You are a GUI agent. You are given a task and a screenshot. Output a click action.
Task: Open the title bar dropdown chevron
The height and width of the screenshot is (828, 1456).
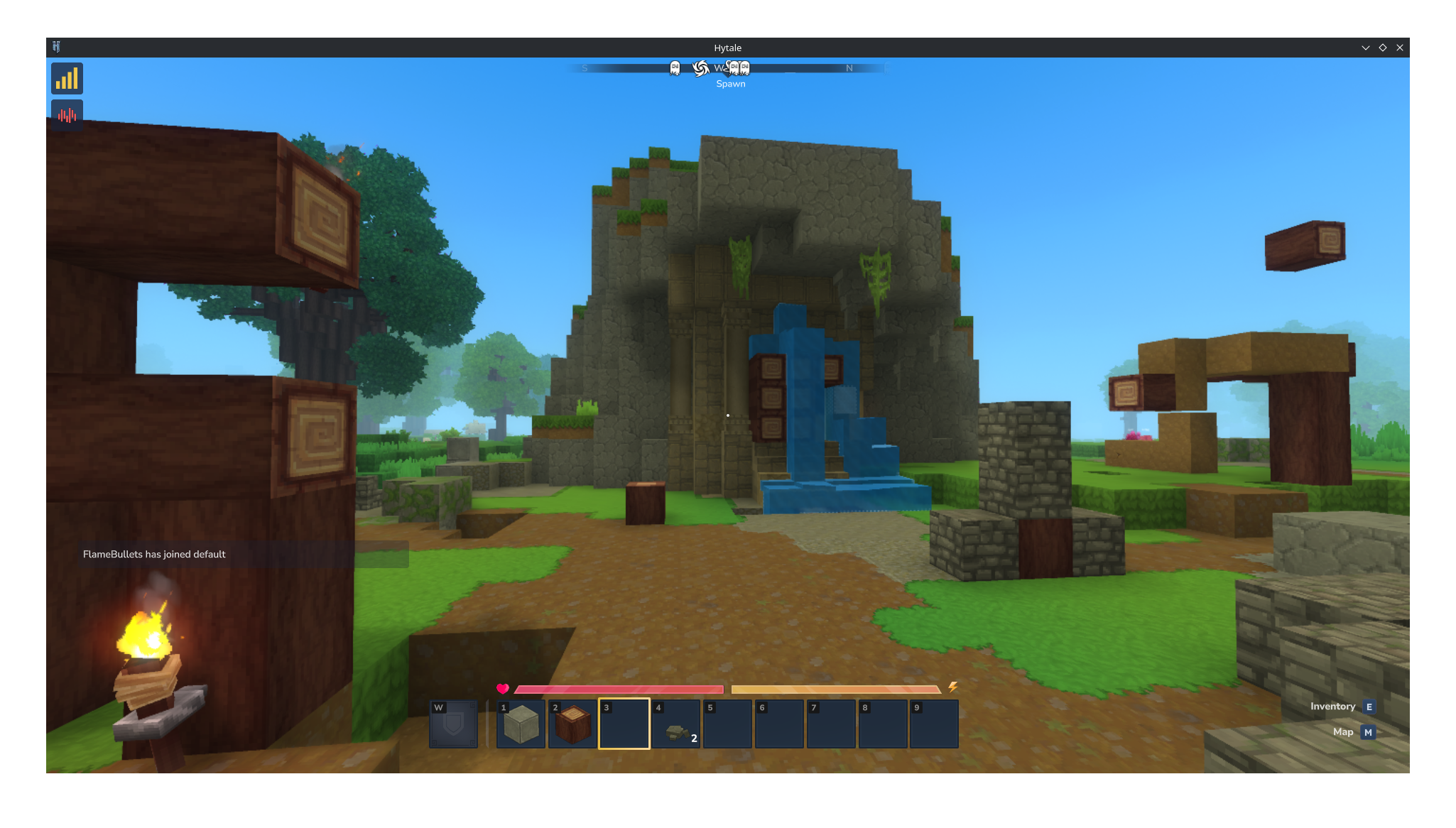click(1366, 47)
